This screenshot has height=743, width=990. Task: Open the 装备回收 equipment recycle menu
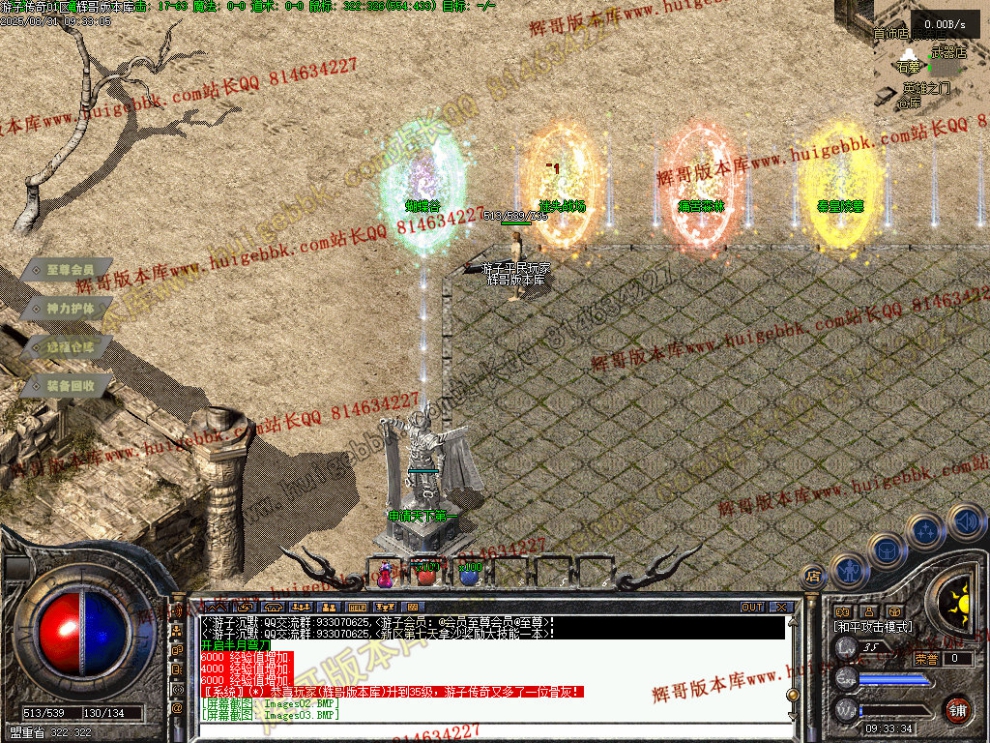66,385
